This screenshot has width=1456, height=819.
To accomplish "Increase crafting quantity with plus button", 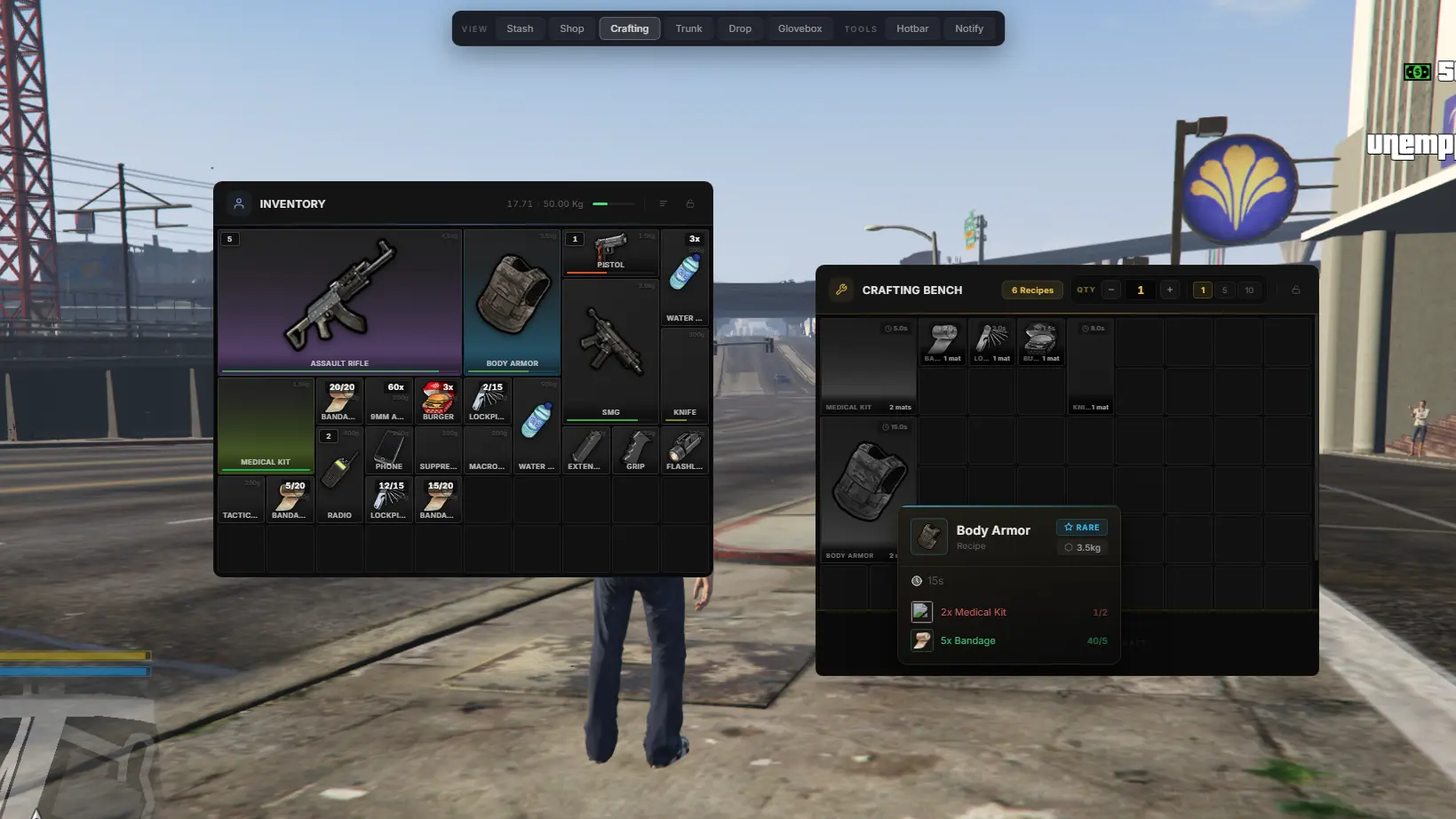I will coord(1170,290).
